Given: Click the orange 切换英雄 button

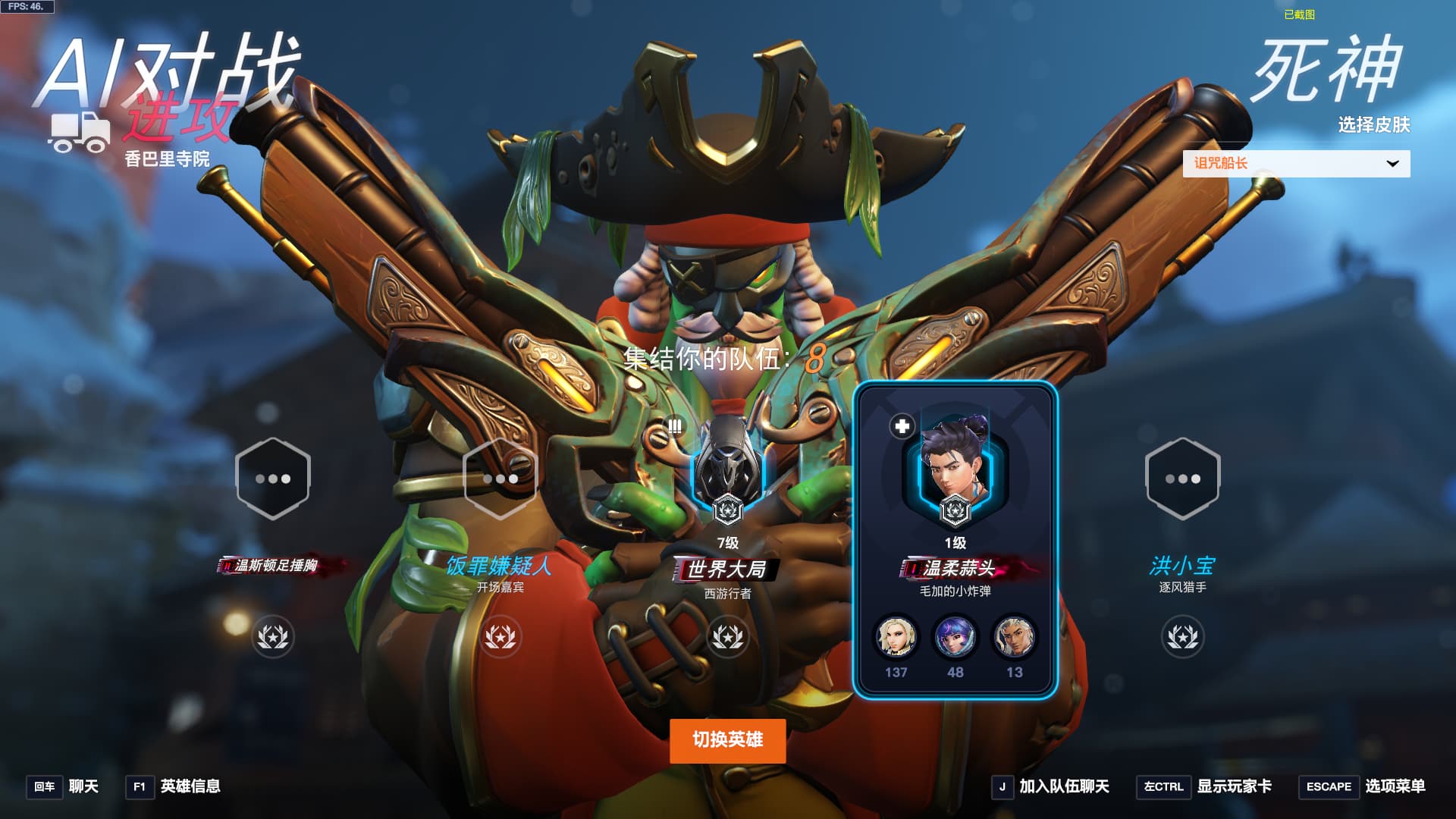Looking at the screenshot, I should pyautogui.click(x=727, y=740).
